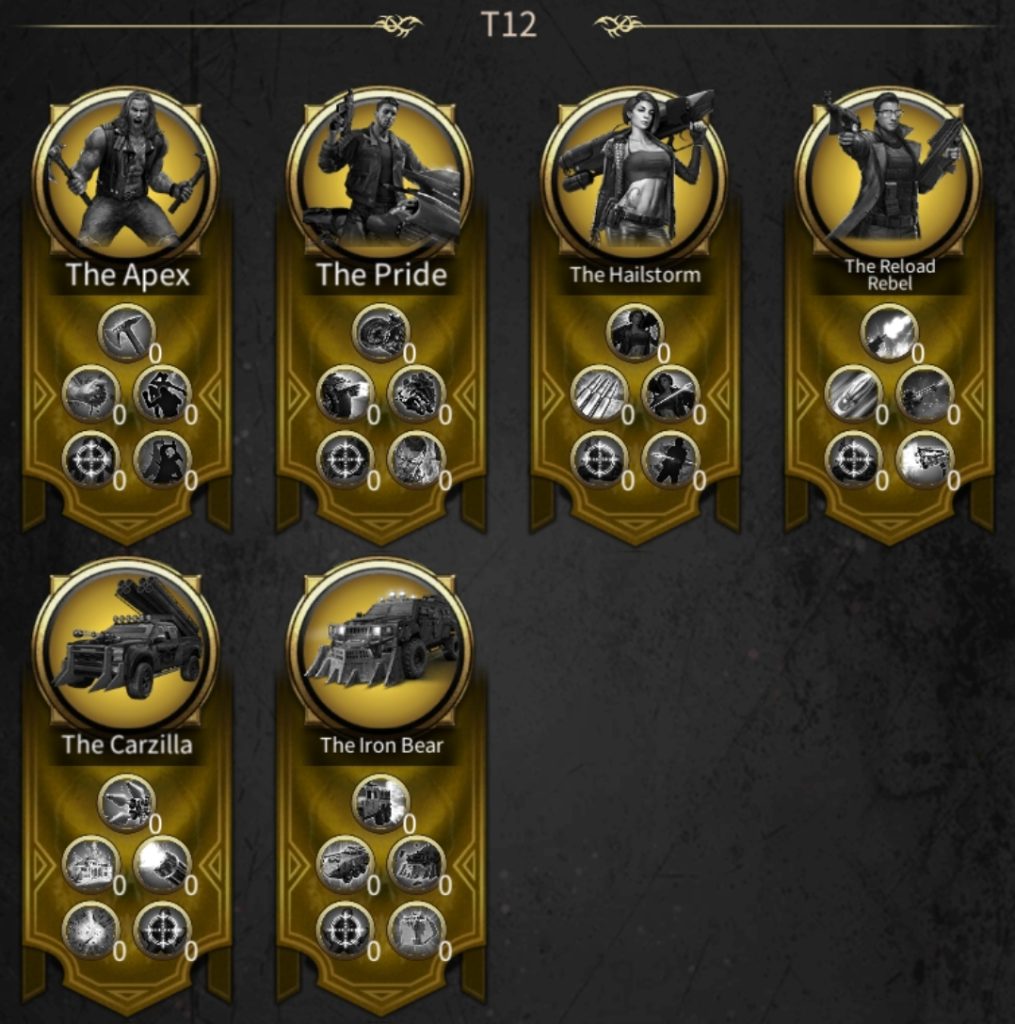This screenshot has height=1024, width=1015.
Task: Select The Reload Rebel's crosshair skill icon
Action: coord(852,460)
